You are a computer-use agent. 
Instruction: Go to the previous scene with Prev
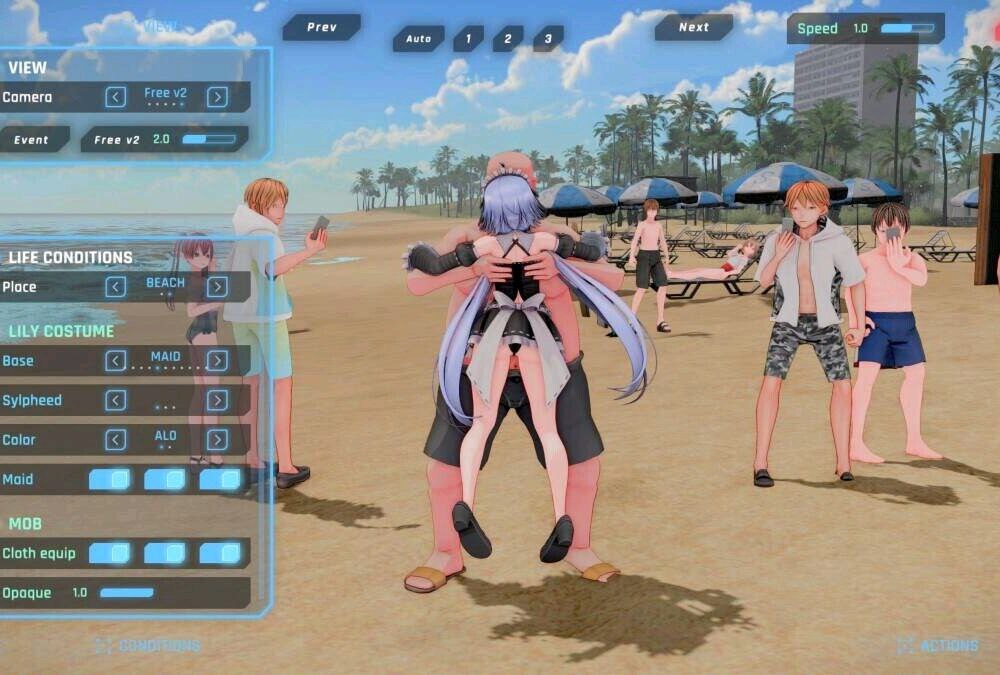click(321, 28)
